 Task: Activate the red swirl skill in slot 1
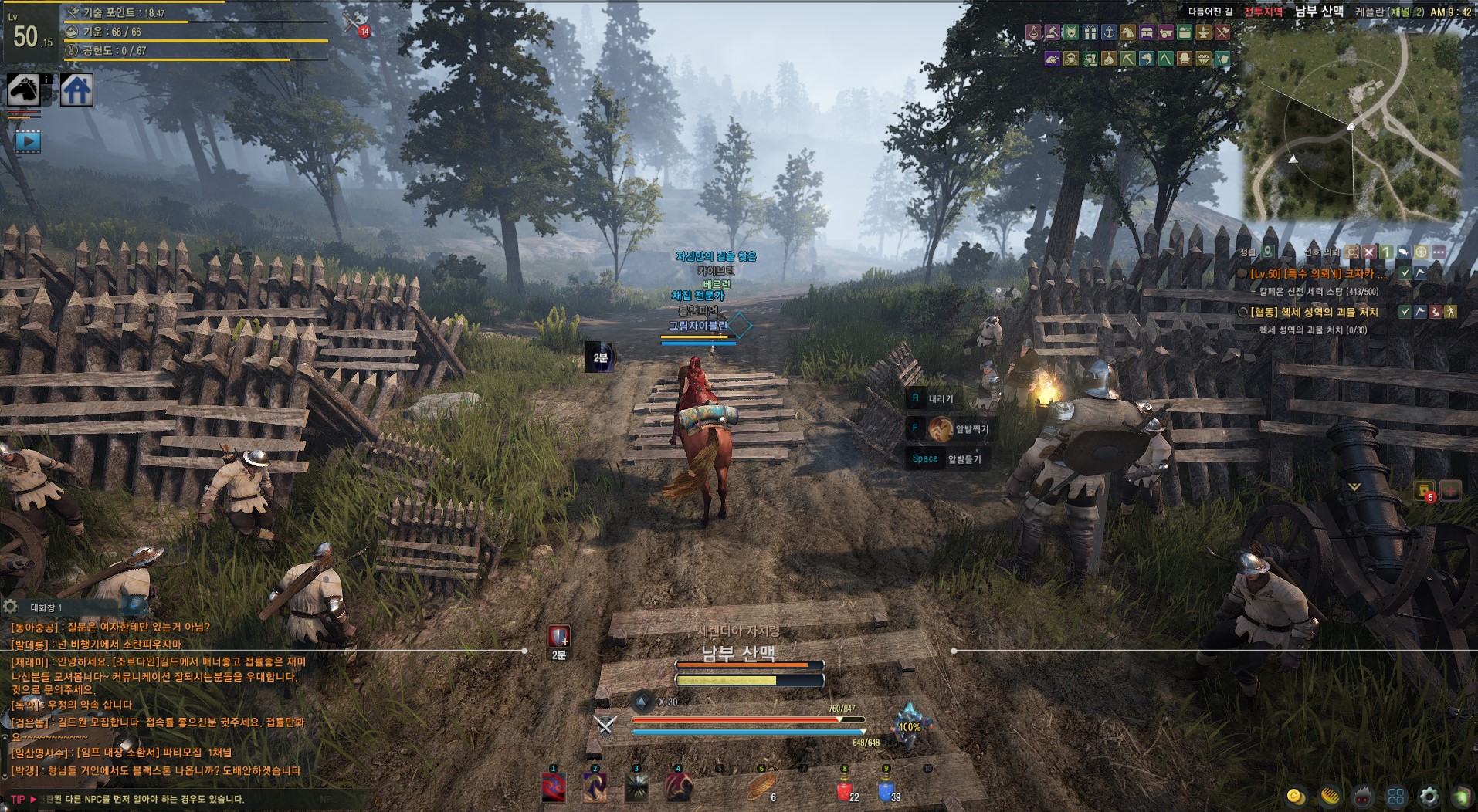553,788
